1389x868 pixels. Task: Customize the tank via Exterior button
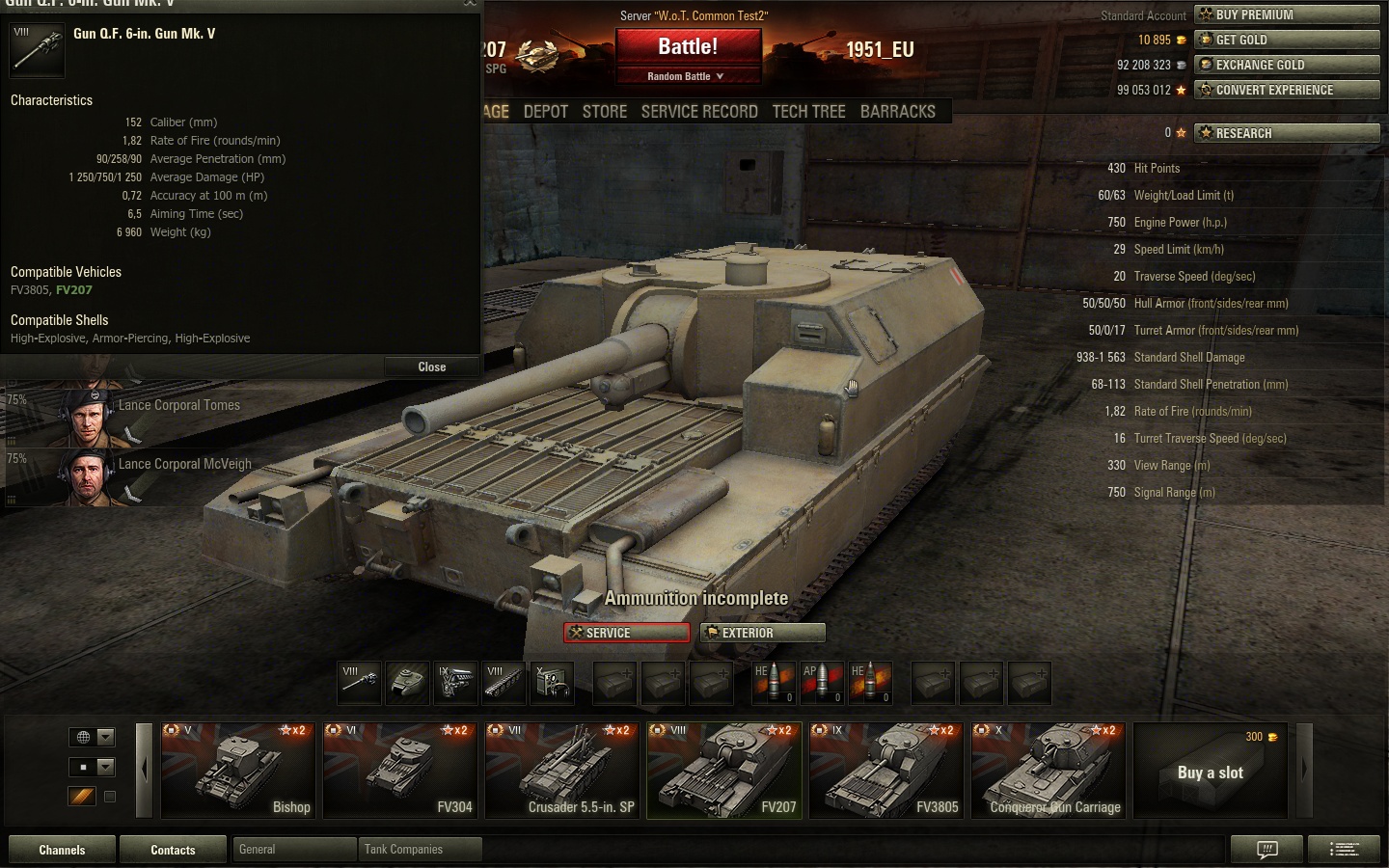coord(763,633)
